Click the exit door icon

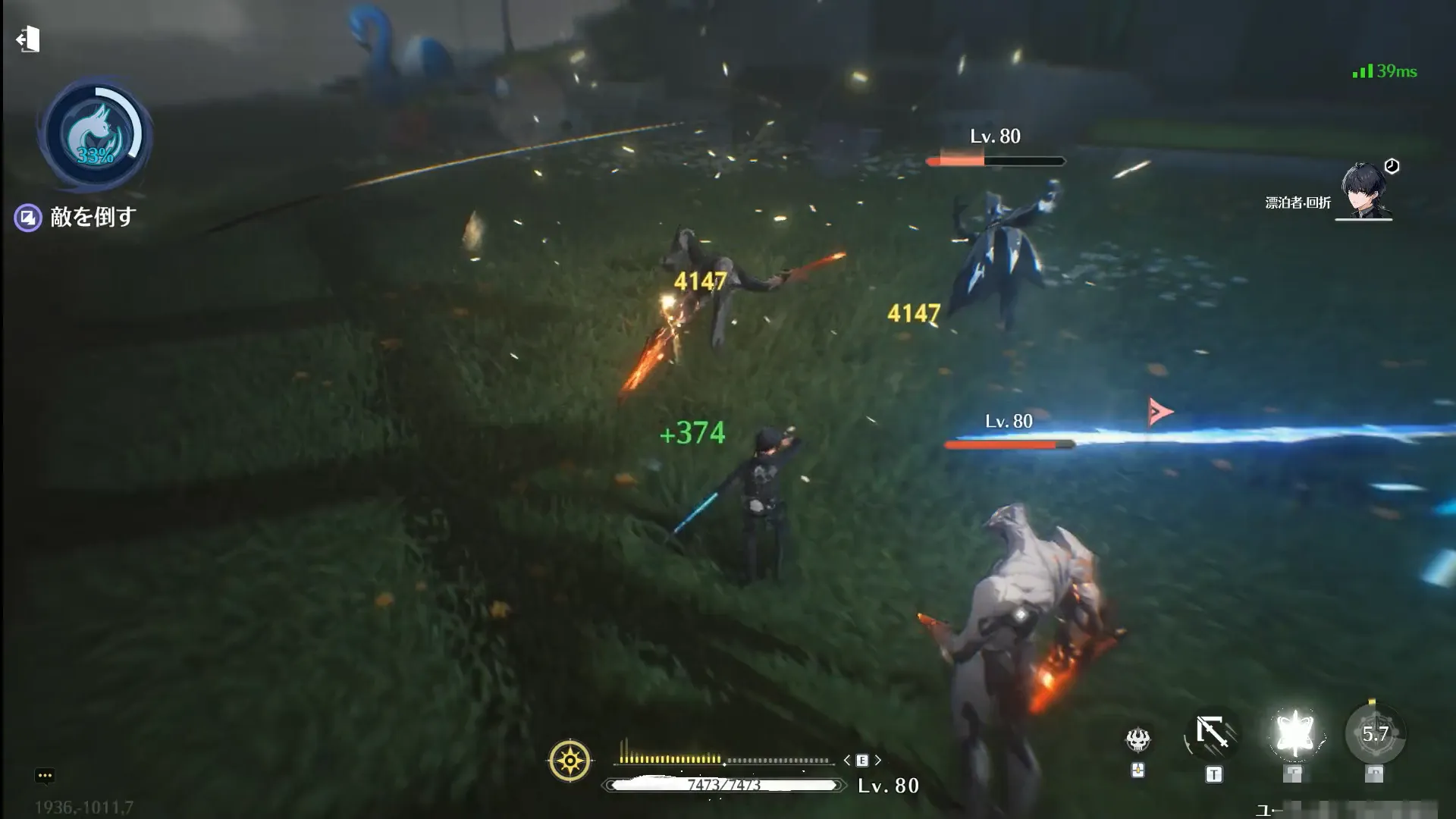[x=28, y=39]
